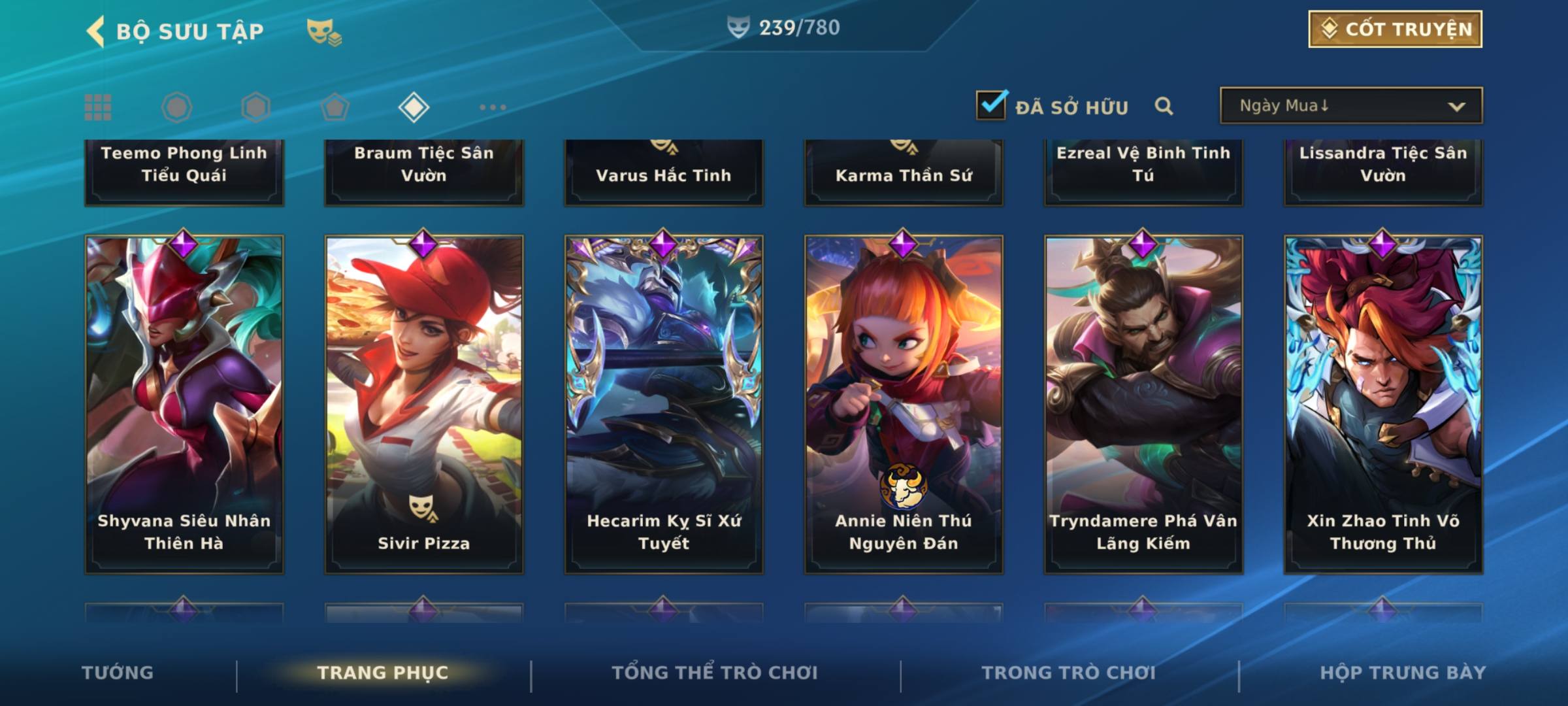This screenshot has width=1568, height=706.
Task: Open the skin search magnifier
Action: tap(1163, 106)
